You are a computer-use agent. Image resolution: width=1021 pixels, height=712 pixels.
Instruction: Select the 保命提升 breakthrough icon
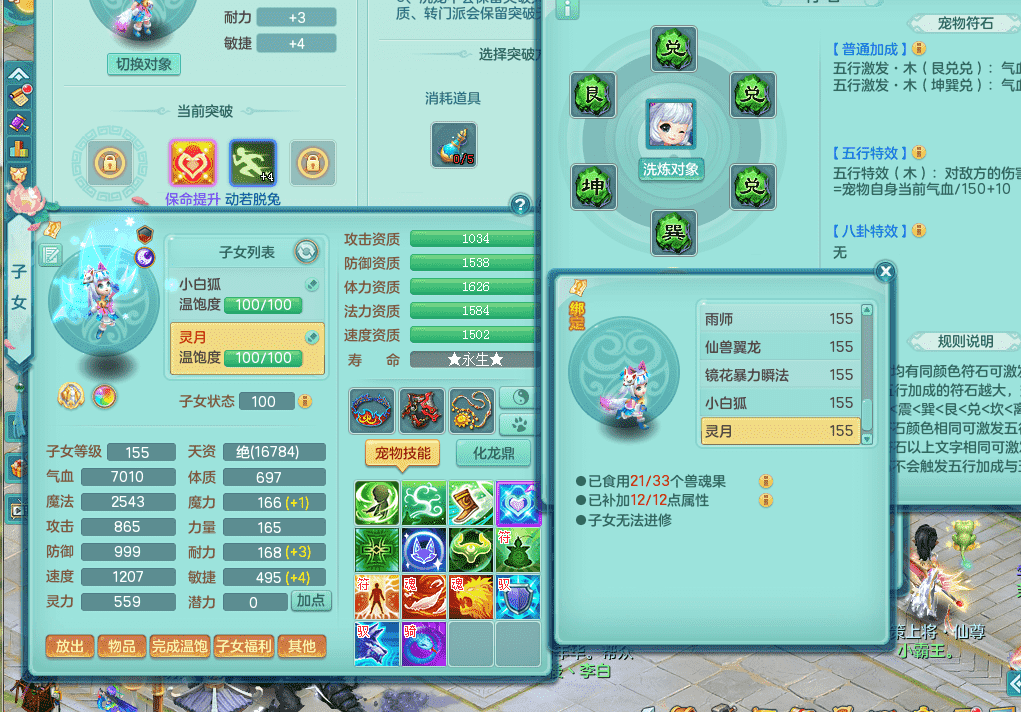pyautogui.click(x=192, y=162)
